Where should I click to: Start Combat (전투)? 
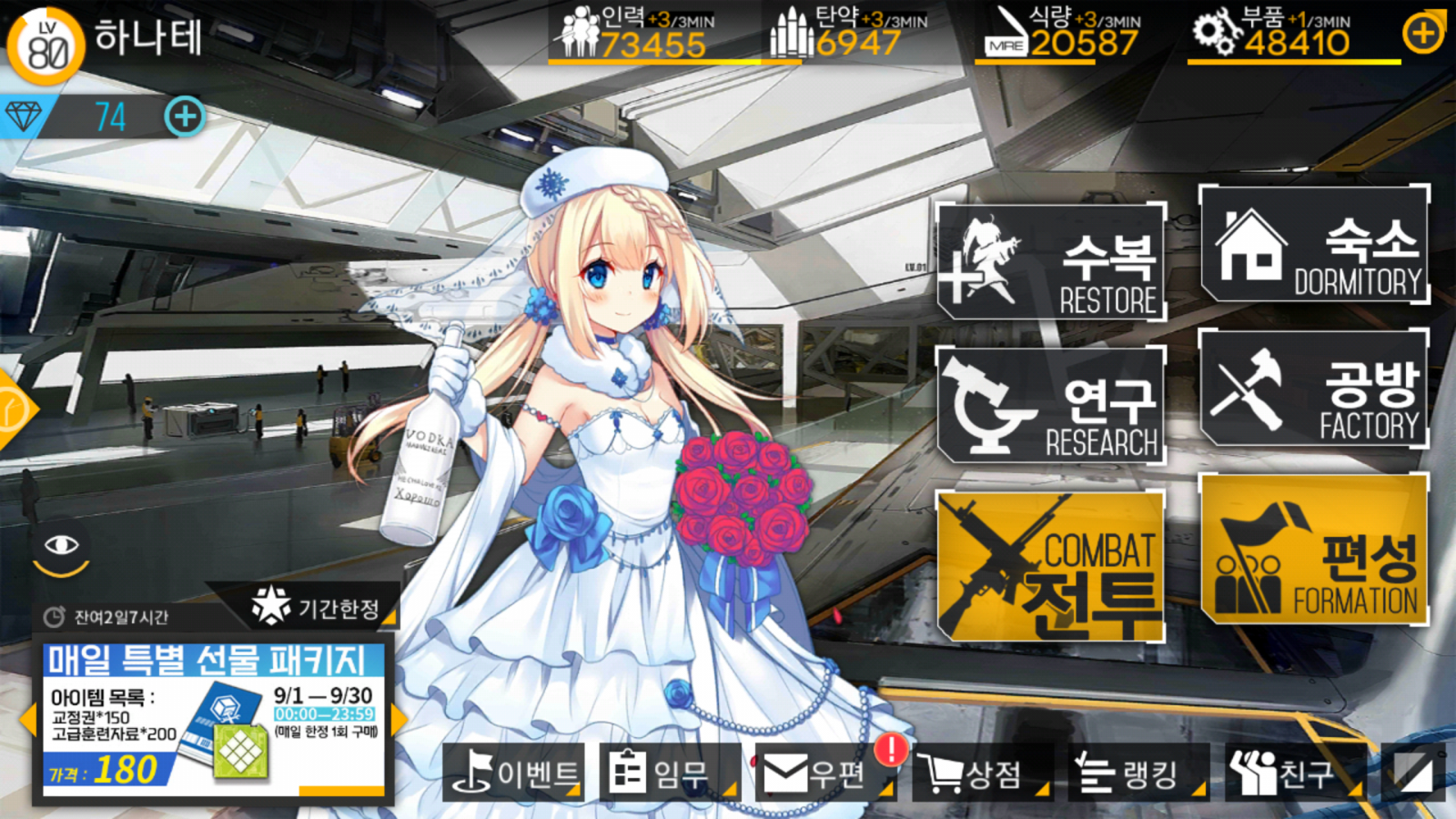pos(1051,566)
